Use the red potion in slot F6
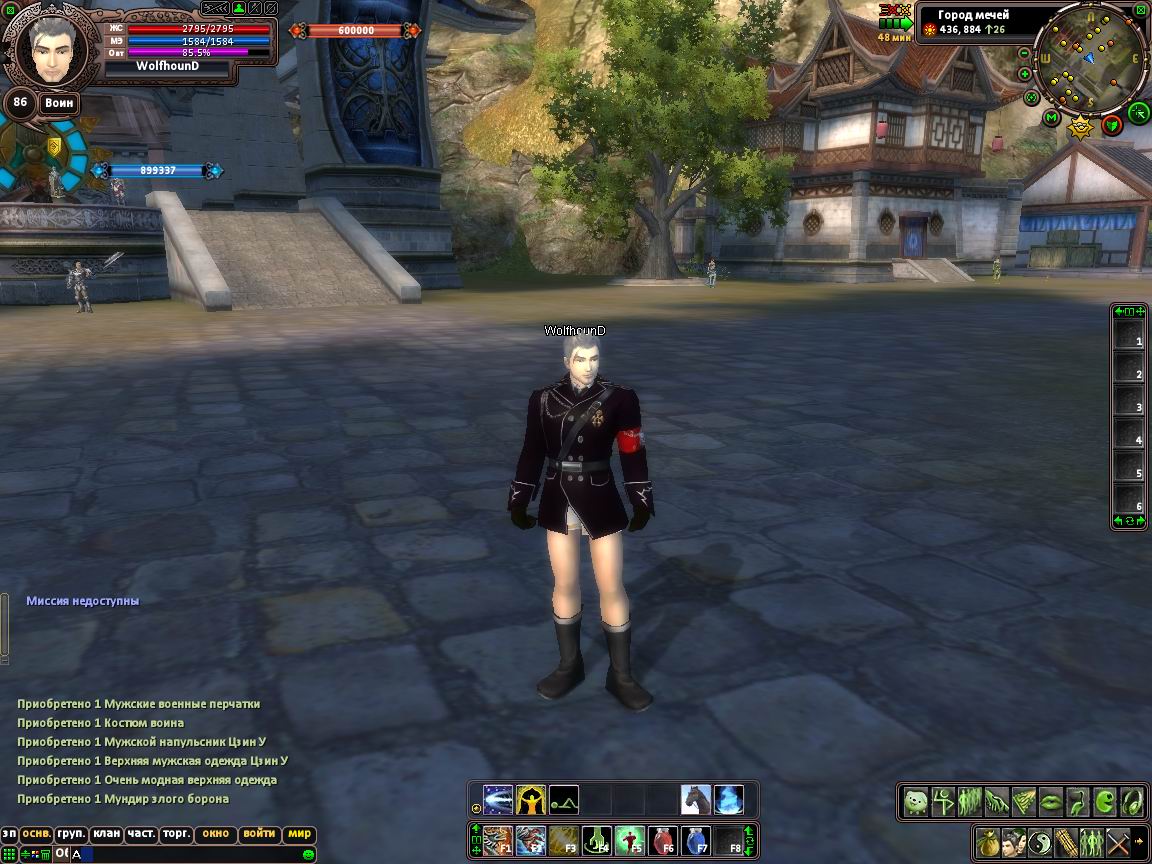The image size is (1152, 864). pyautogui.click(x=663, y=840)
